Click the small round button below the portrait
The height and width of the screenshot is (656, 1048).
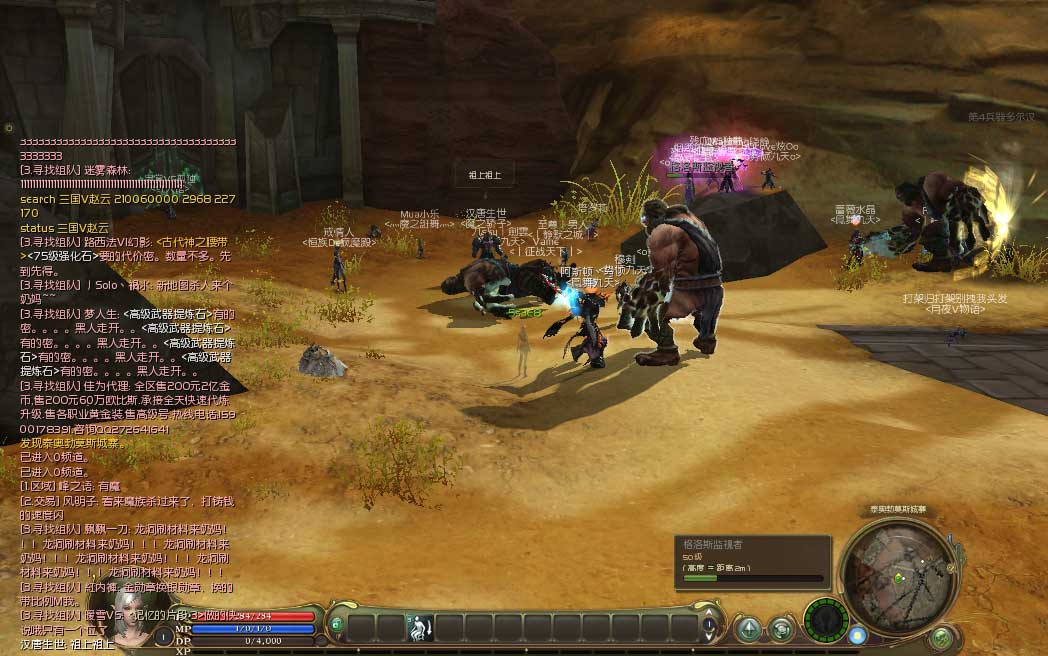click(x=163, y=638)
